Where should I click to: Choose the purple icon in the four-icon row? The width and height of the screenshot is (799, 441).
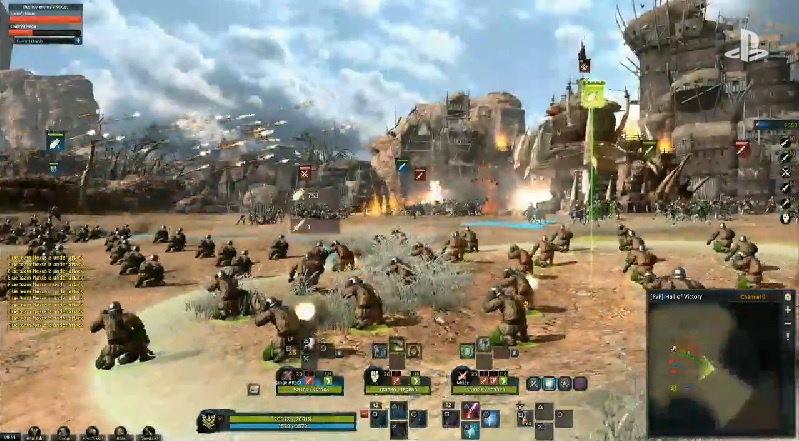580,384
